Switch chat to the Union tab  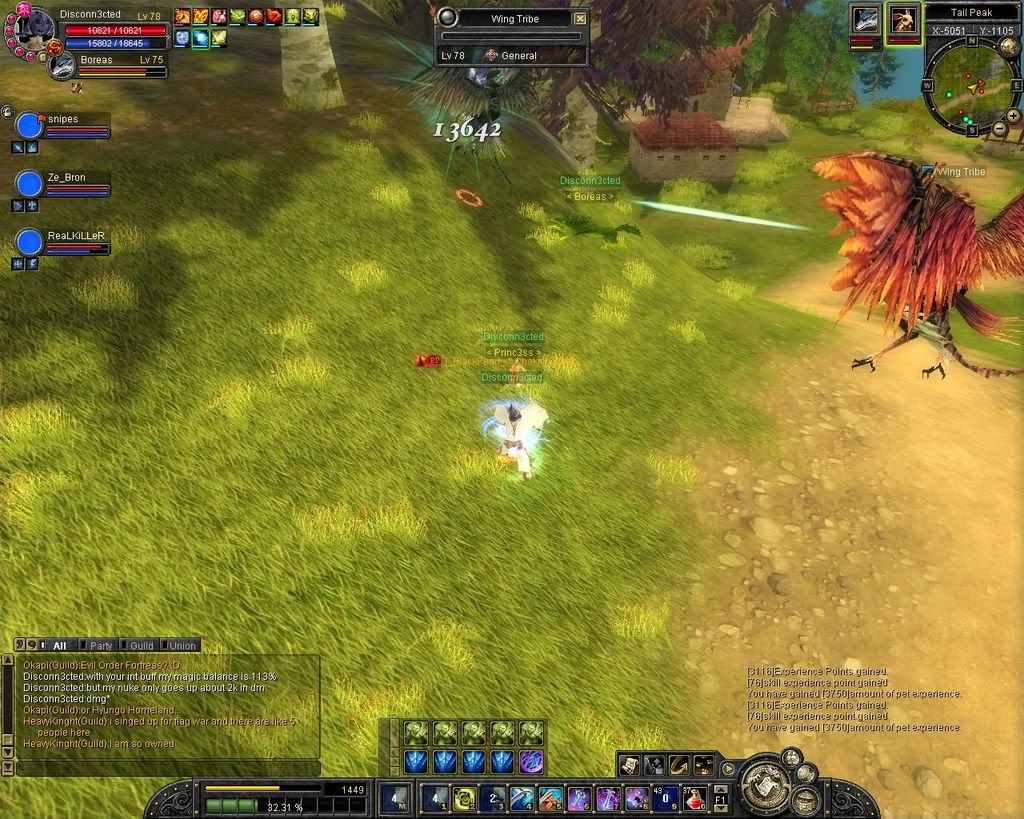(181, 646)
